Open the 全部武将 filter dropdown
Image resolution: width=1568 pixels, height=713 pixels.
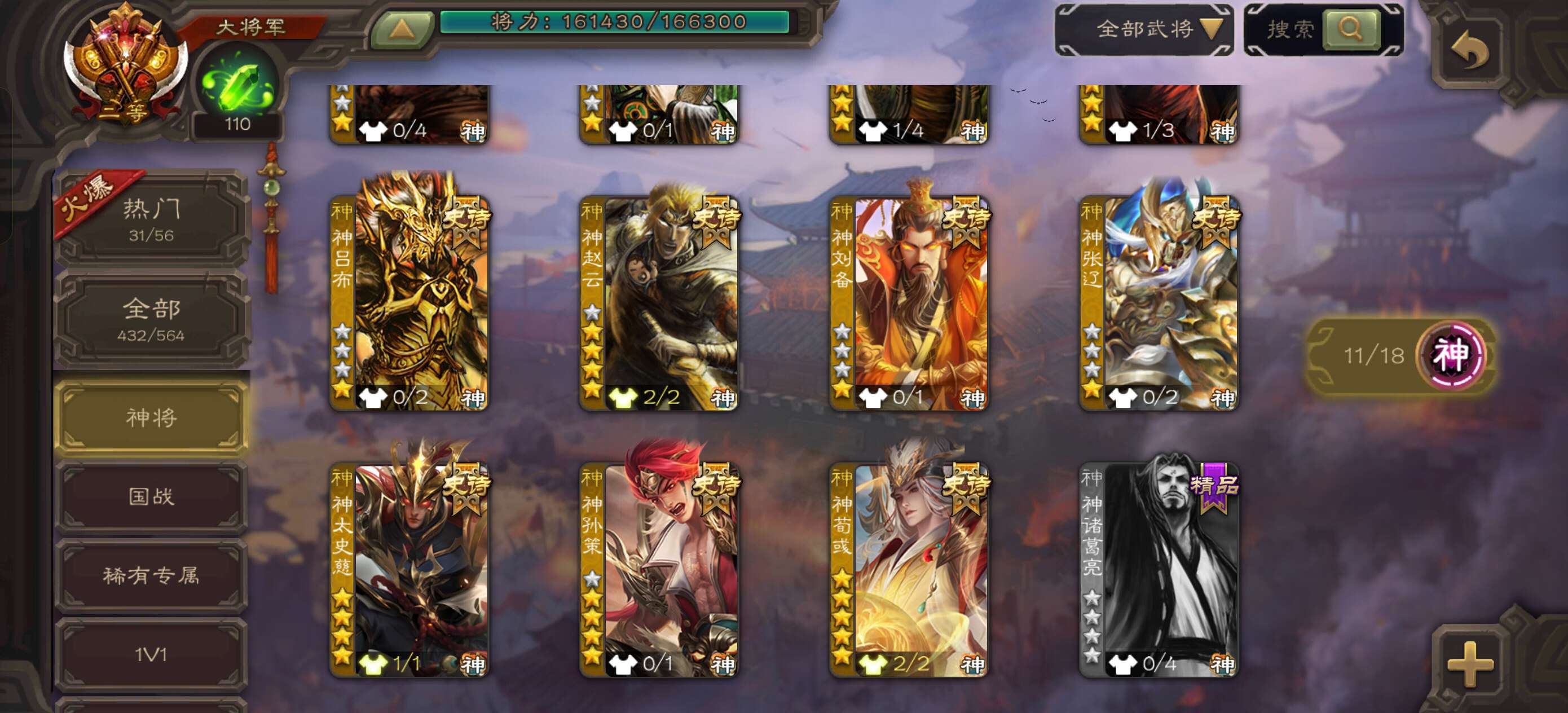pos(1144,29)
